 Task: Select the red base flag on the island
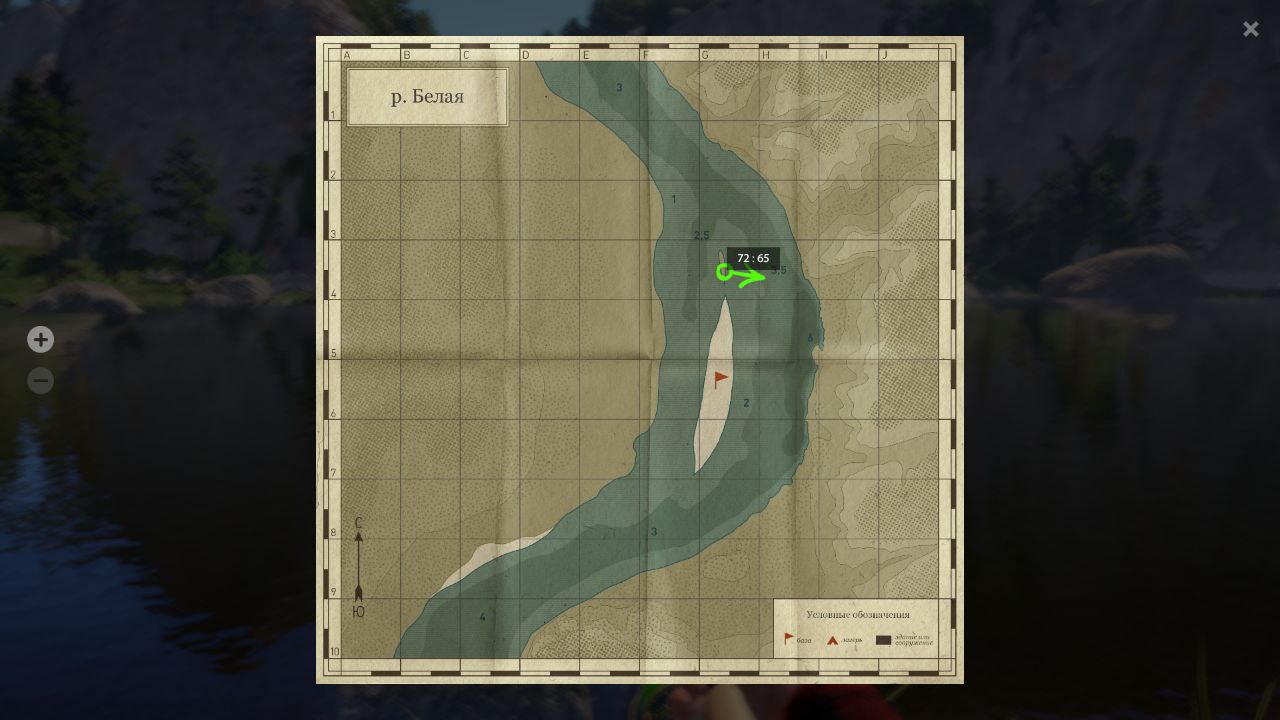coord(721,379)
